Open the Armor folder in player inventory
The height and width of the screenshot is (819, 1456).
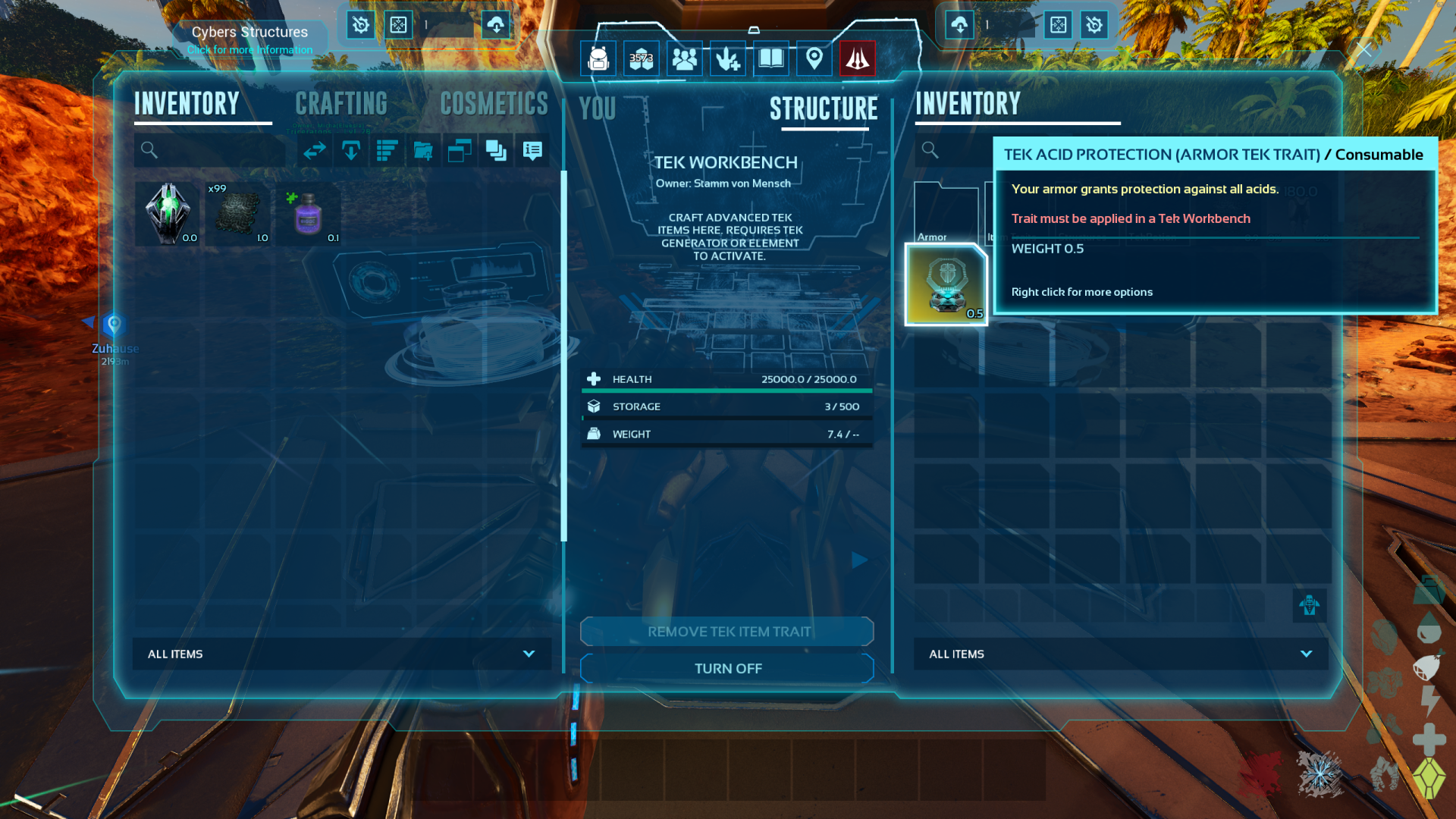[946, 214]
